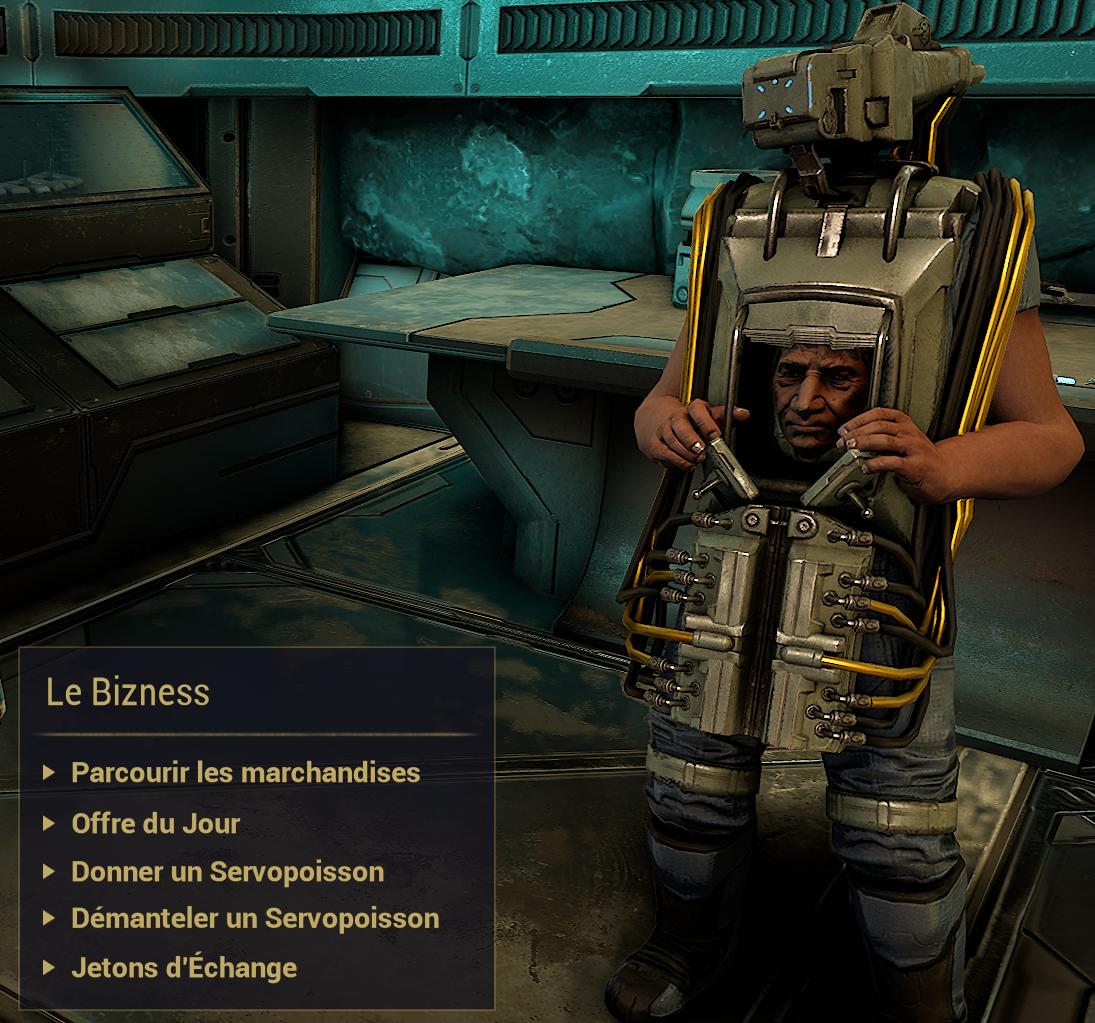Open Jetons d'Échange

[x=184, y=967]
